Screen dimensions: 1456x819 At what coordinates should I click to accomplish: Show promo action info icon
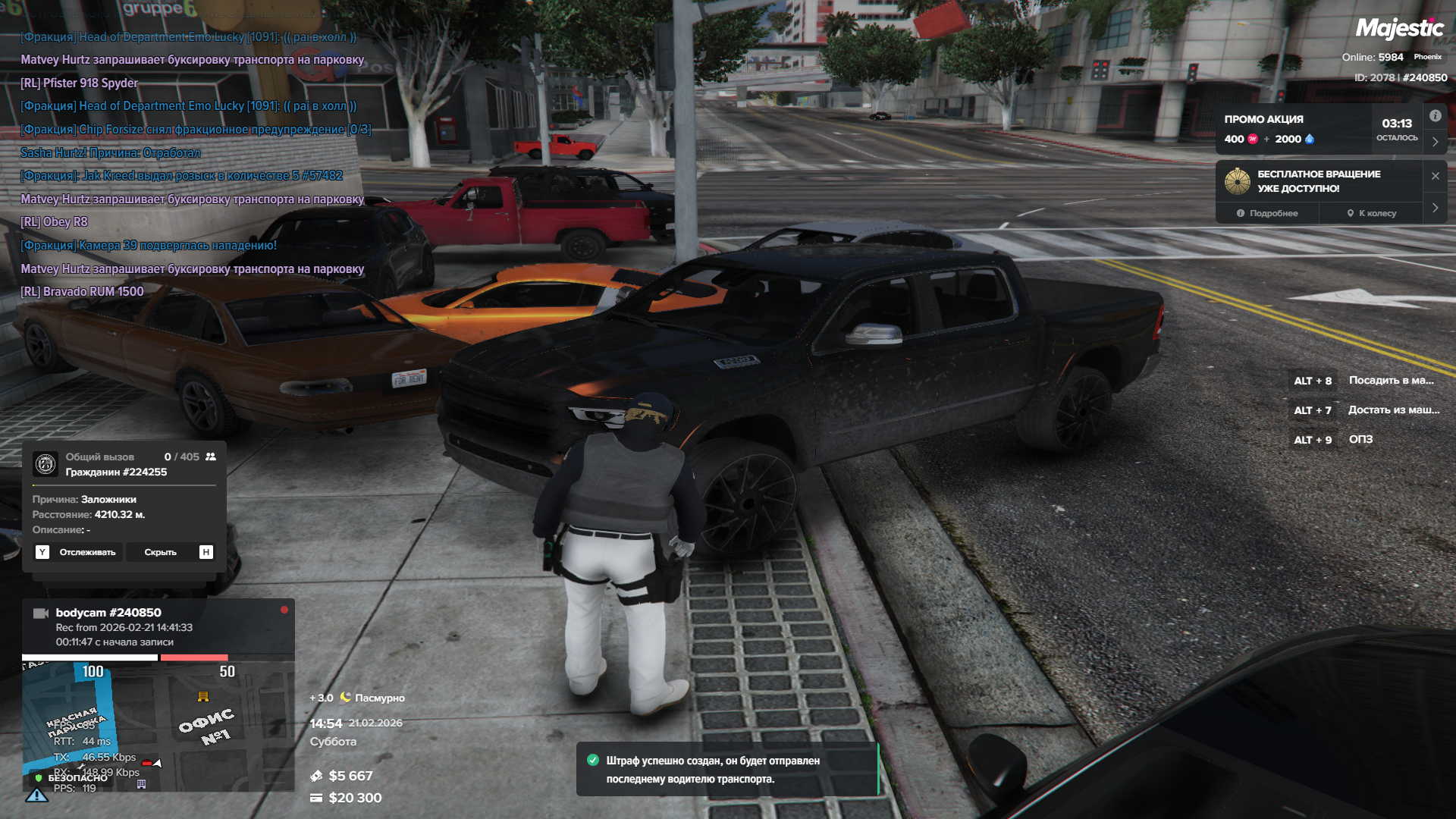[1435, 116]
